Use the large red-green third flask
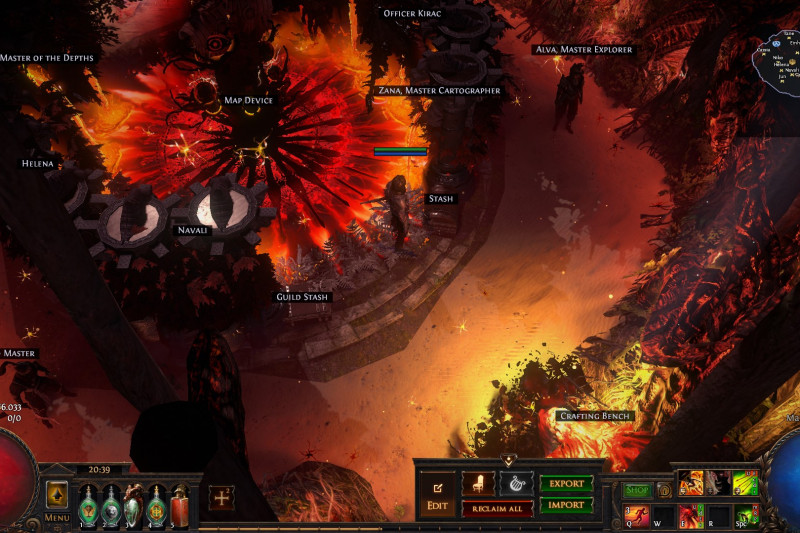Viewport: 800px width, 533px height. (x=133, y=503)
